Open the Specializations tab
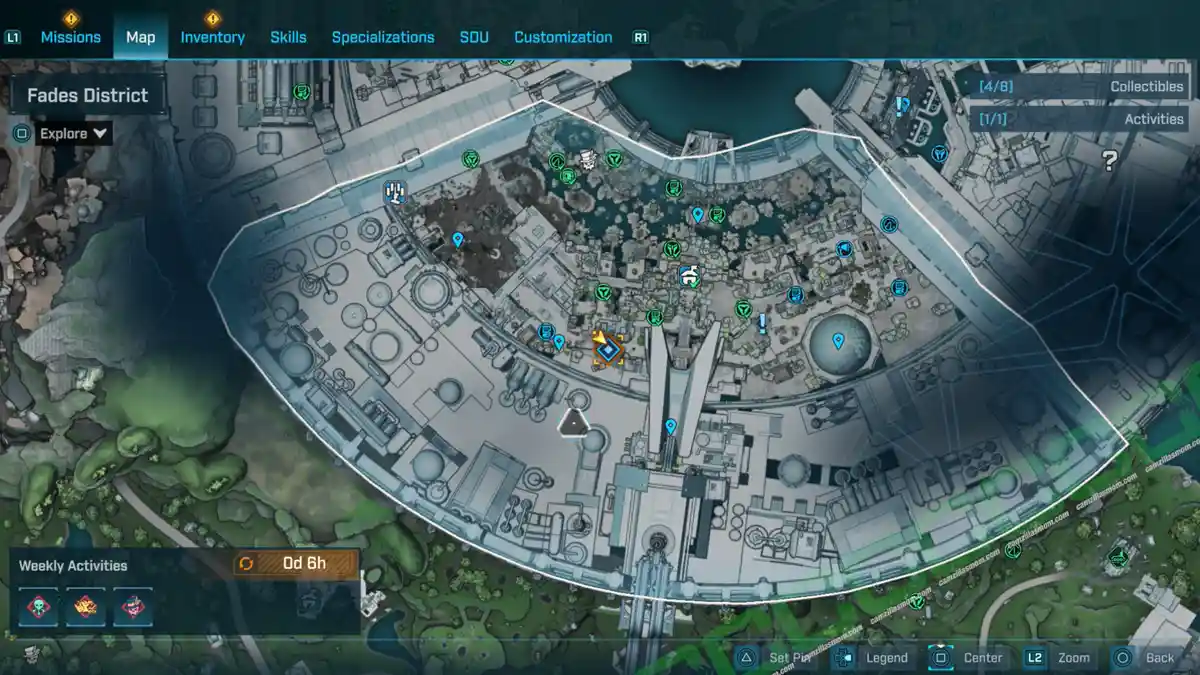The width and height of the screenshot is (1200, 675). [383, 37]
